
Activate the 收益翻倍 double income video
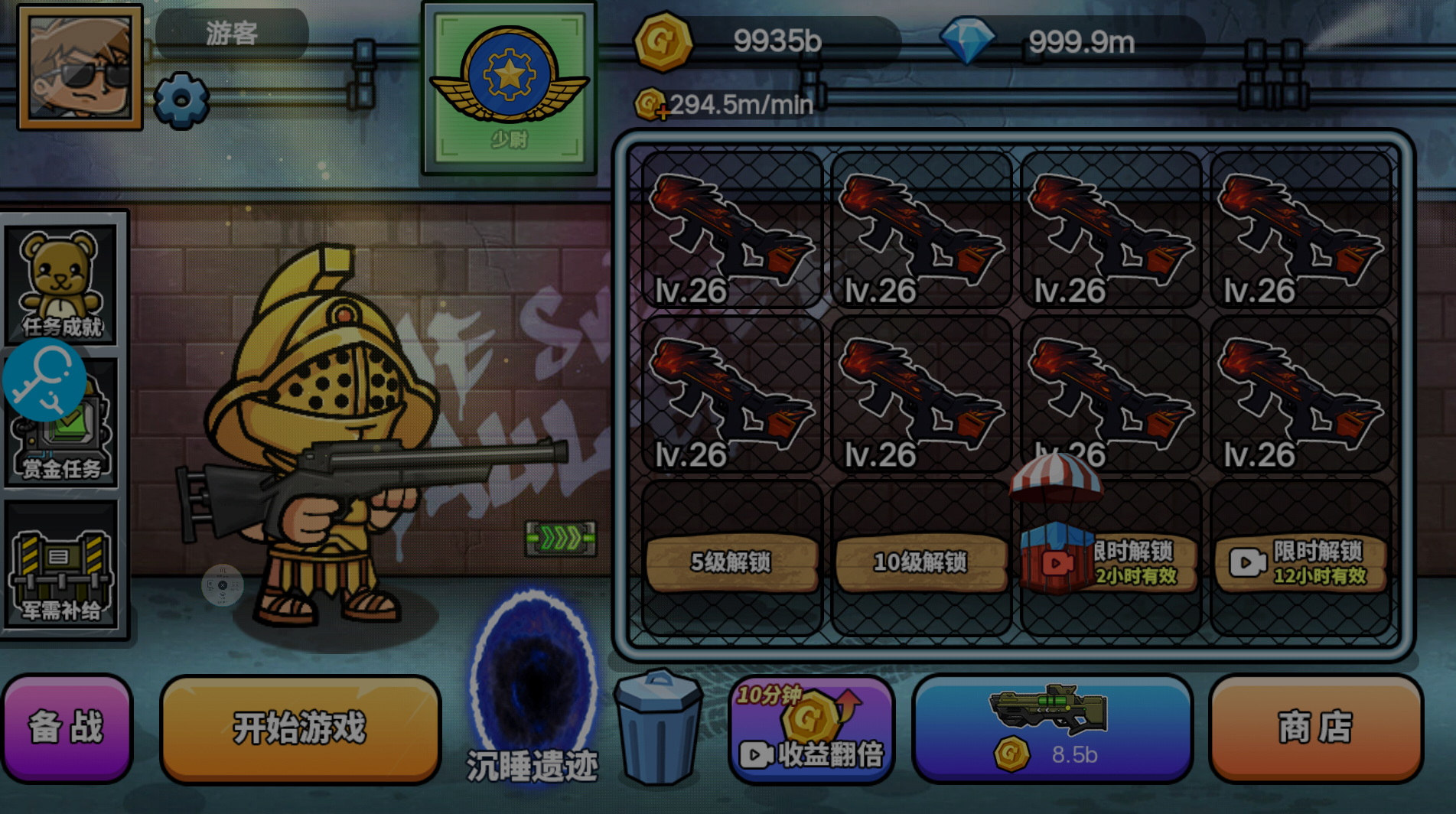(x=811, y=731)
